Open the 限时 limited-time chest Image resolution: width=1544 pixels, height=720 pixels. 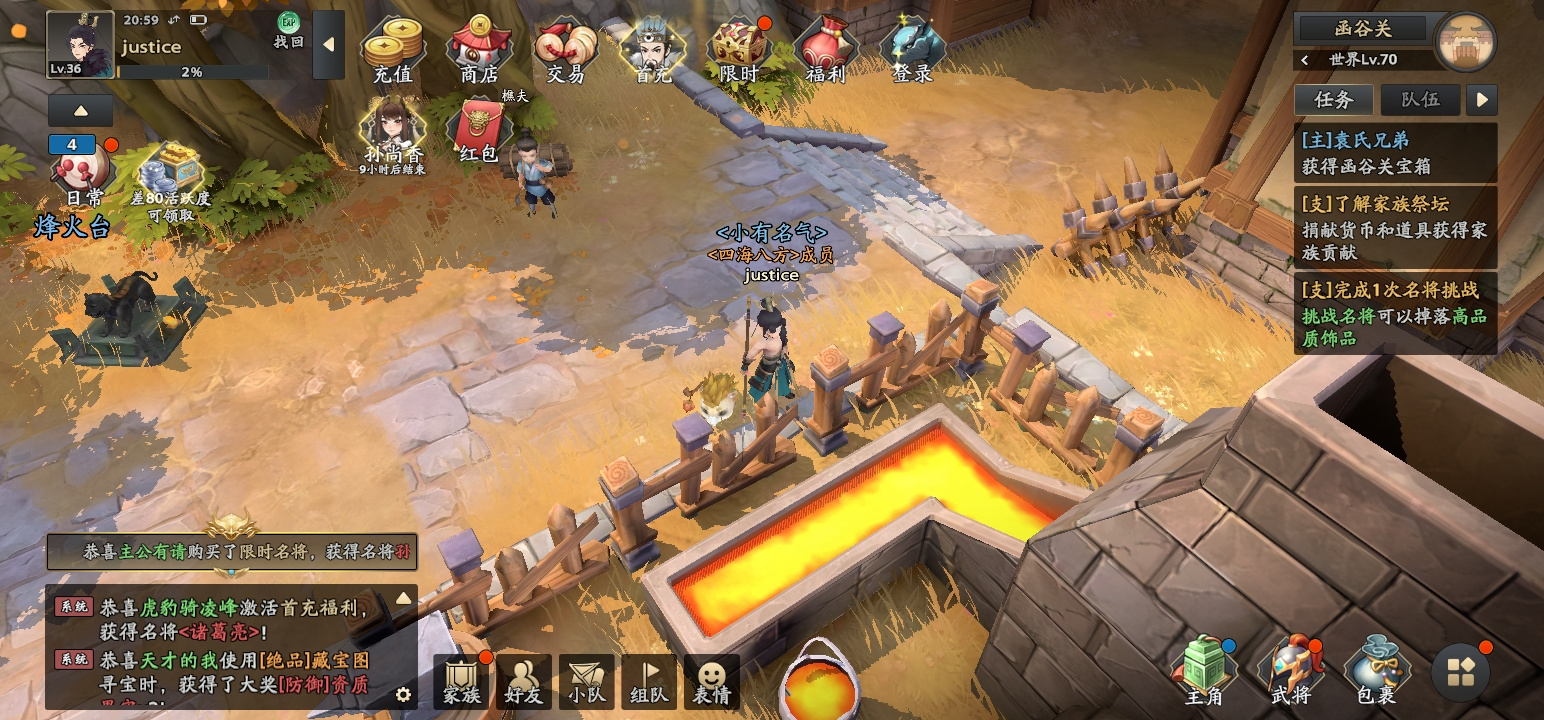pos(739,50)
